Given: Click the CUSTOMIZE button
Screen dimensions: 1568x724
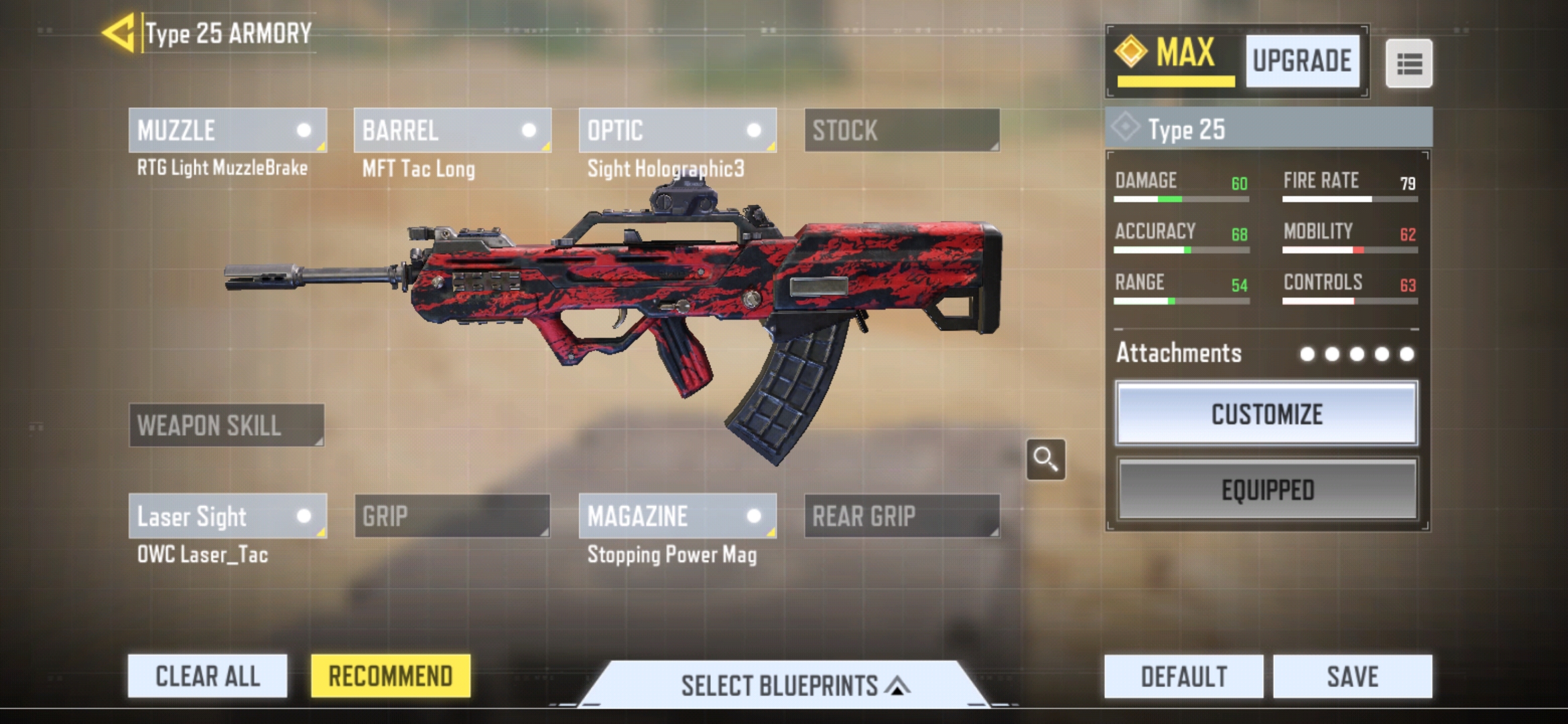Looking at the screenshot, I should coord(1266,414).
